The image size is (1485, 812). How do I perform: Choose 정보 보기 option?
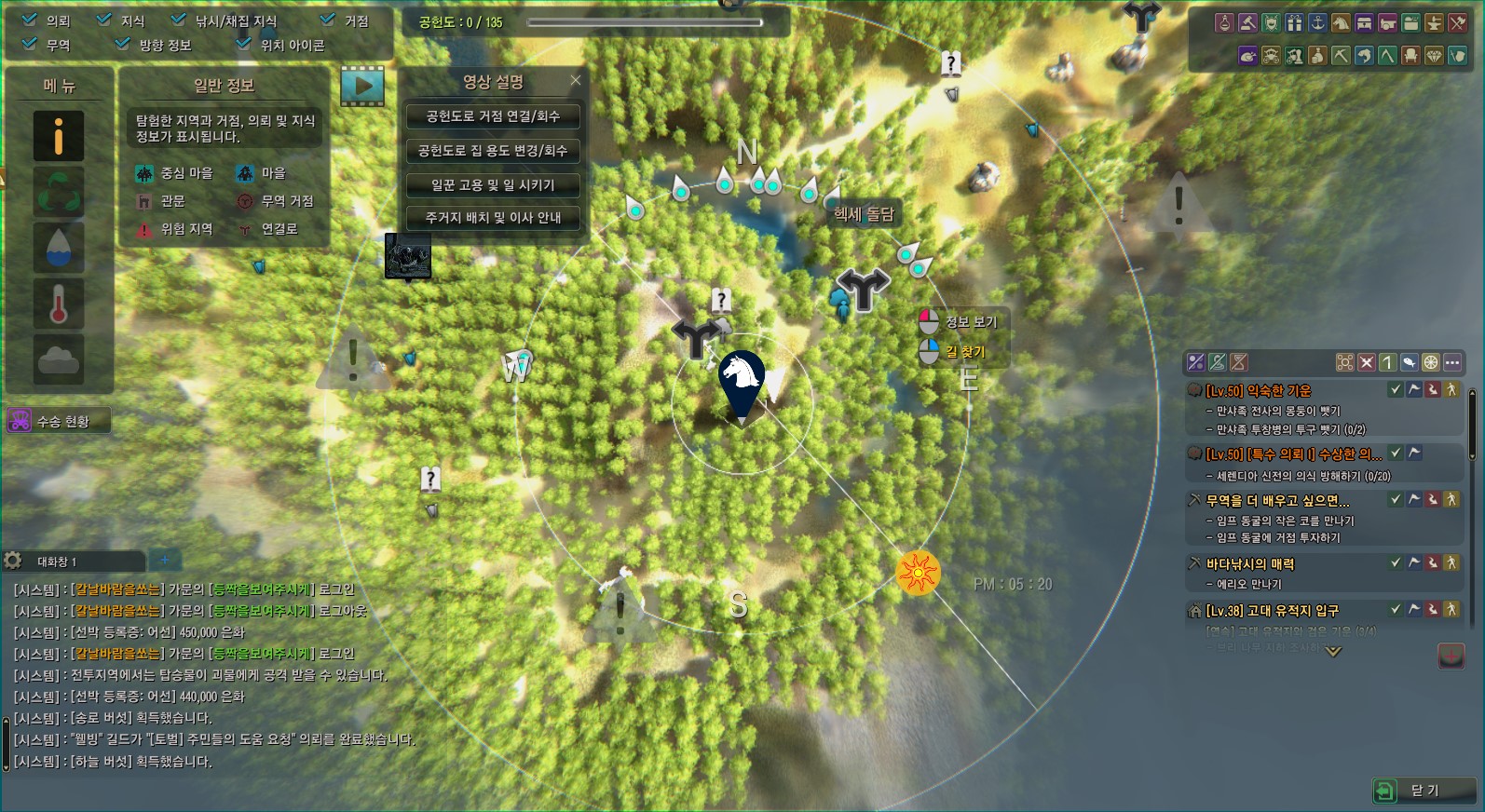coord(970,322)
